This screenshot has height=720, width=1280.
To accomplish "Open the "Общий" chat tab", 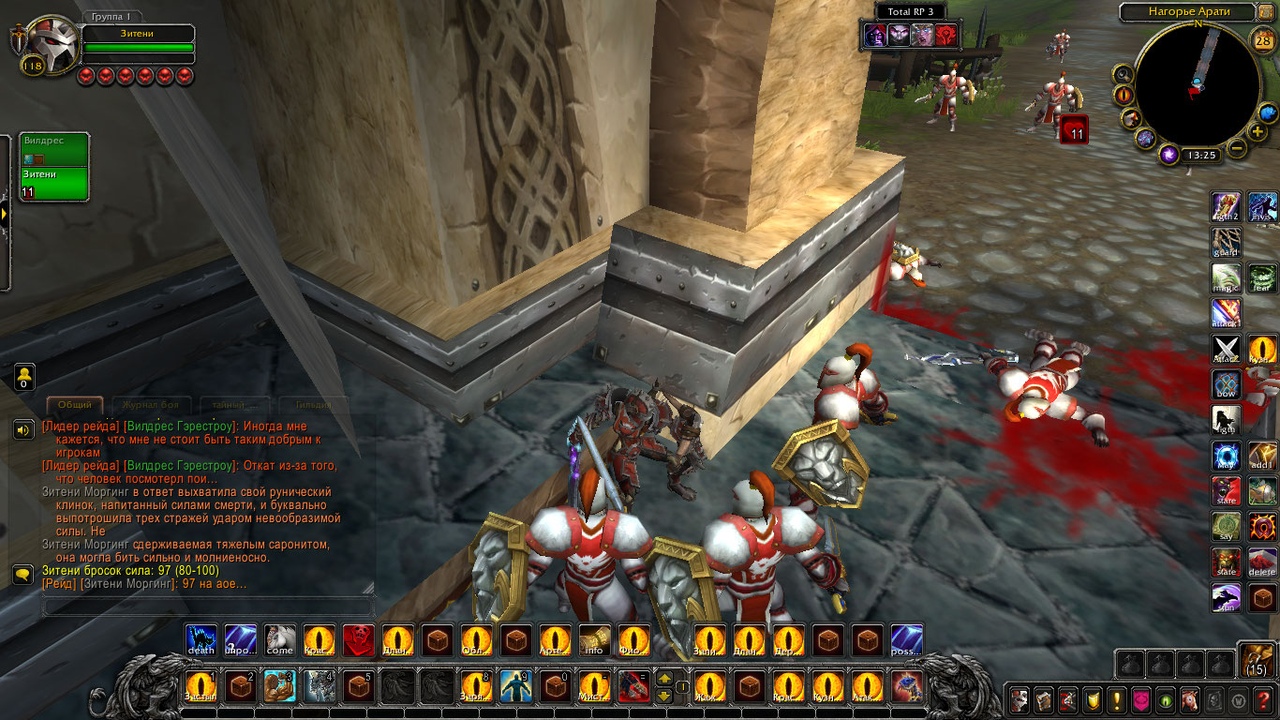I will point(74,405).
